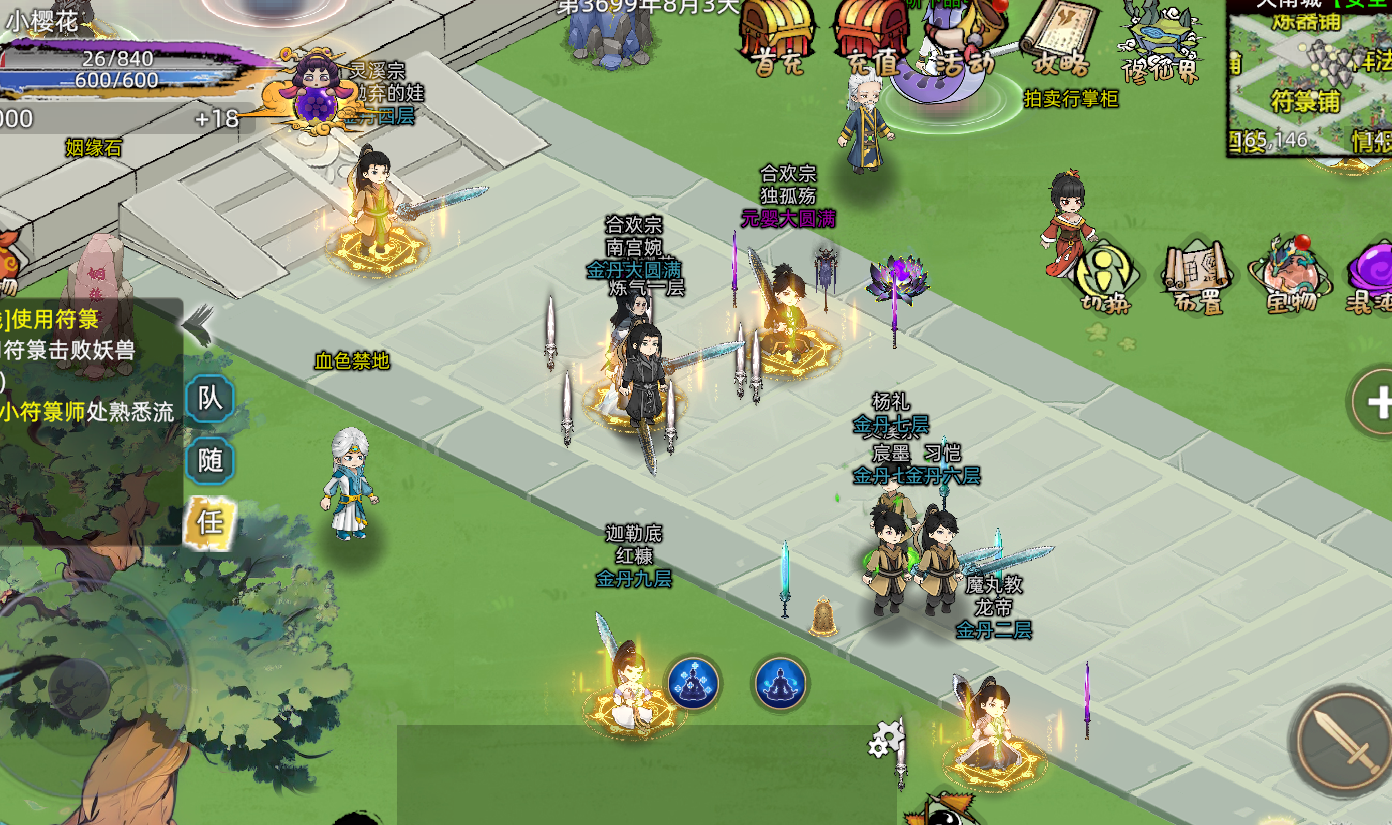Viewport: 1392px width, 825px height.
Task: Open the 充值 recharge chest
Action: 872,37
